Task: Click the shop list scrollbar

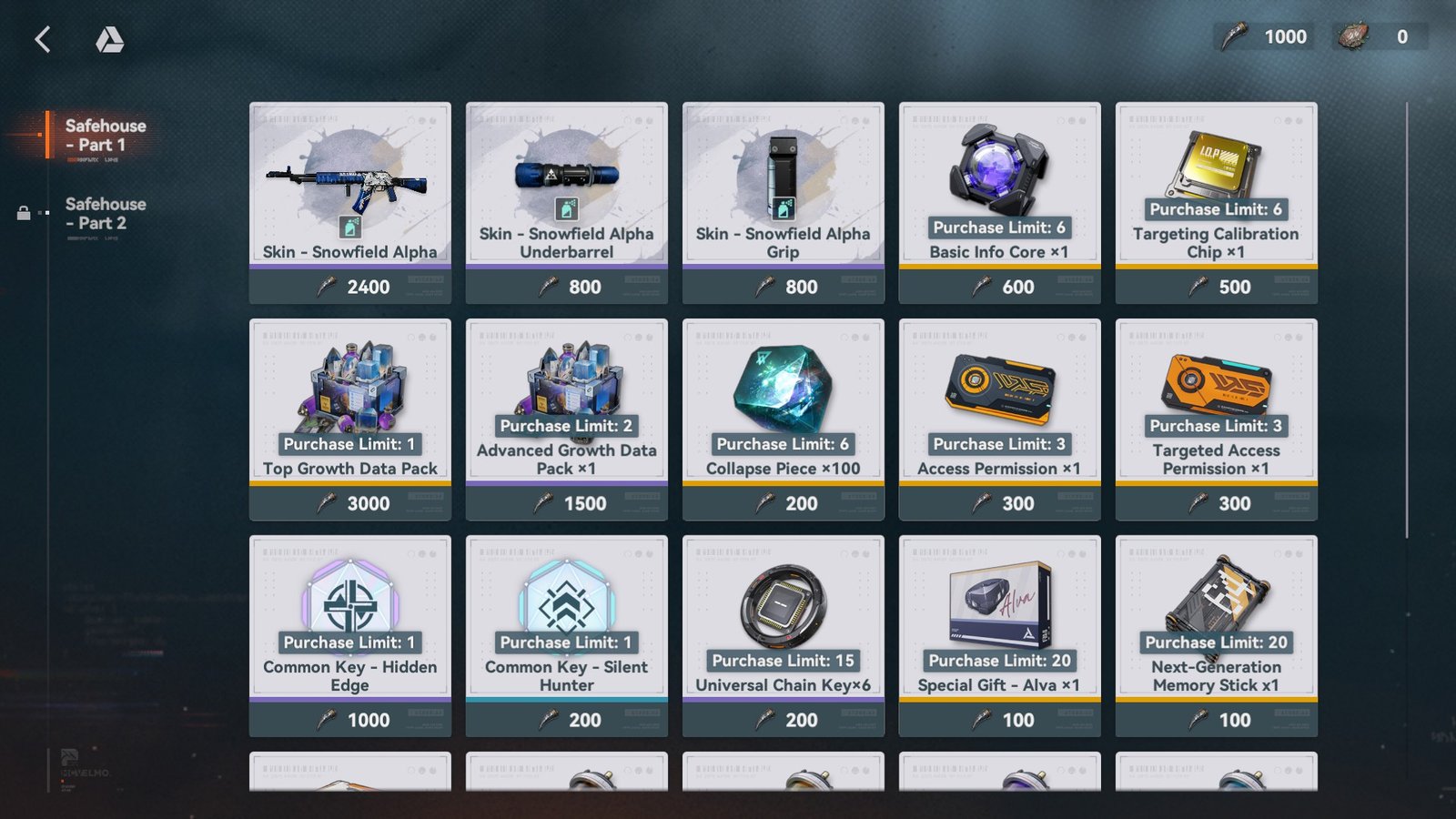Action: [1407, 318]
